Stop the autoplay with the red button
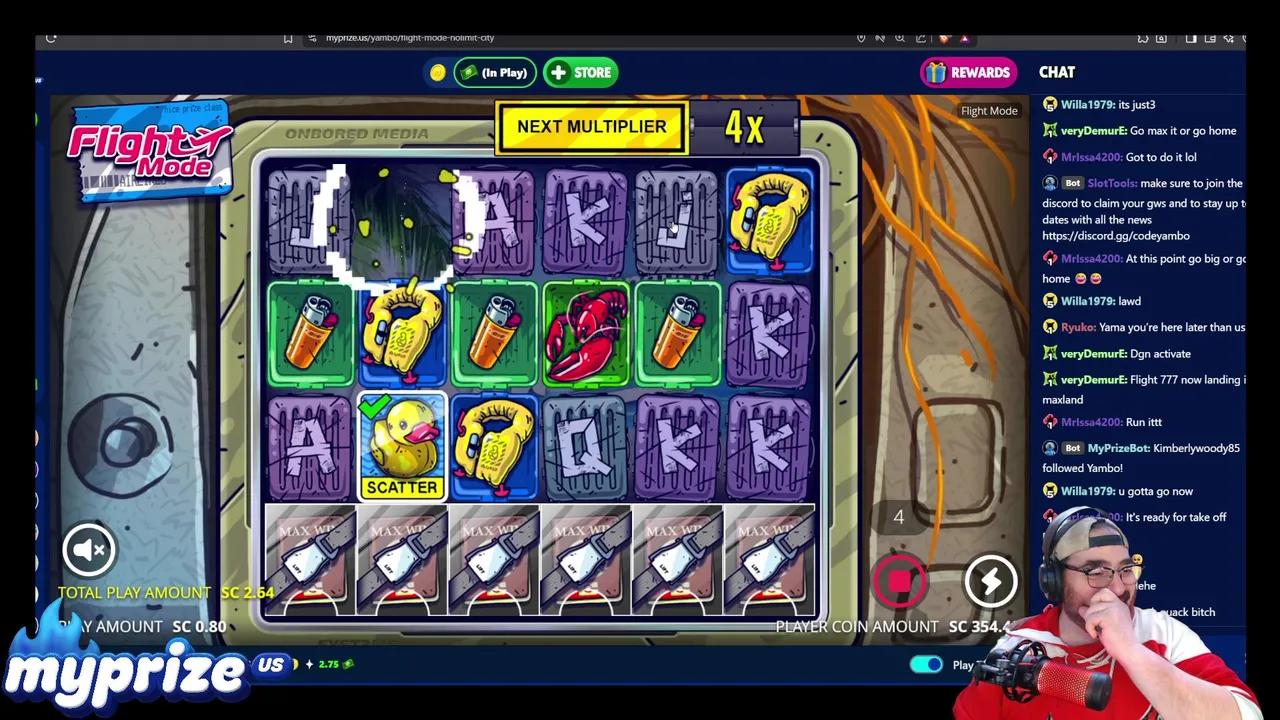Image resolution: width=1280 pixels, height=720 pixels. pyautogui.click(x=899, y=580)
